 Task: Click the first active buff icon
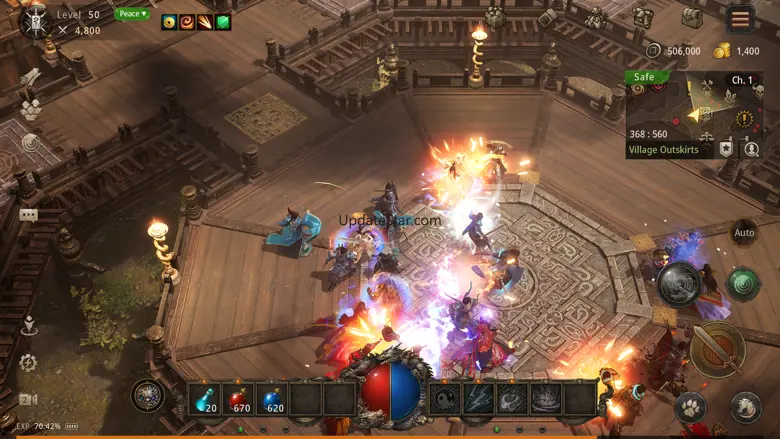tap(169, 21)
